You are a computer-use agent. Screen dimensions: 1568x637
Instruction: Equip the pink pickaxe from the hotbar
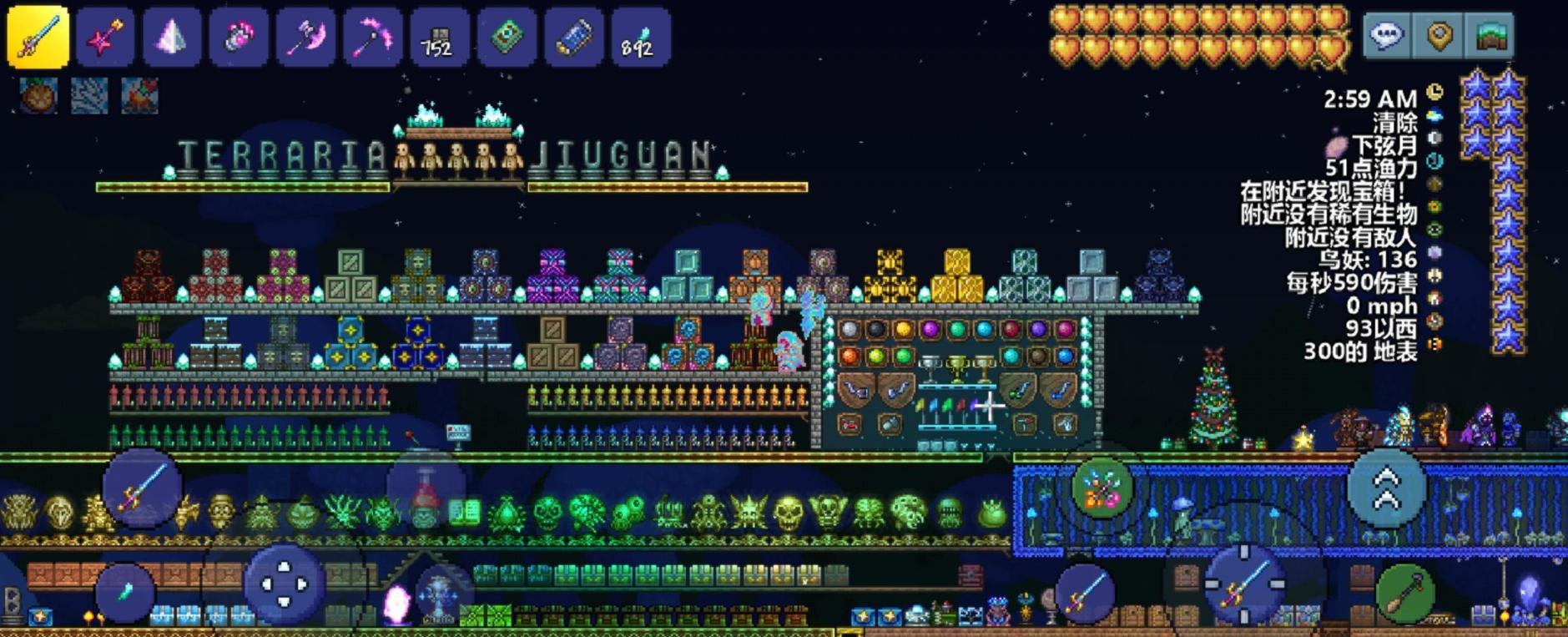[x=372, y=37]
